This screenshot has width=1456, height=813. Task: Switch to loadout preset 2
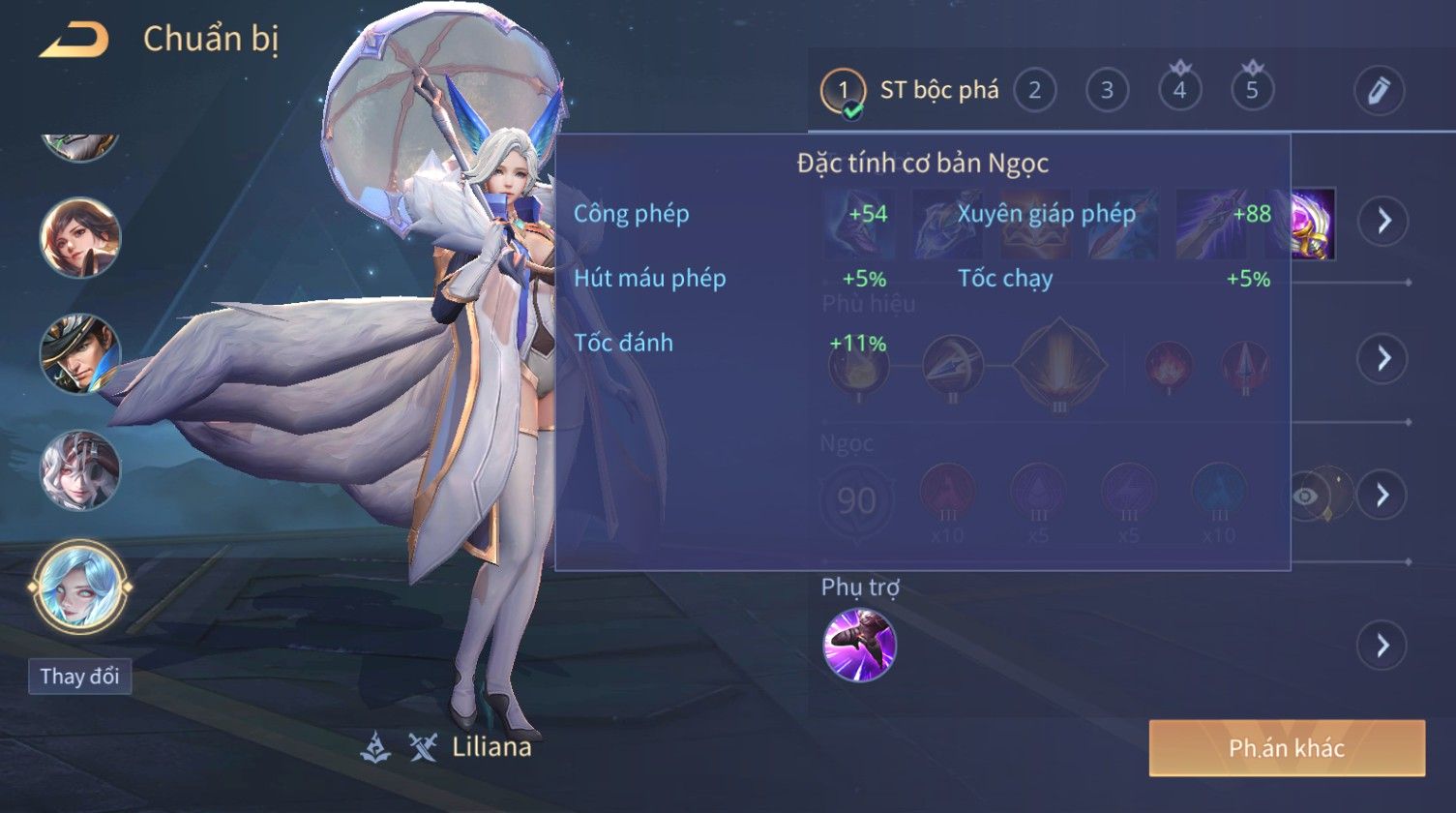[1034, 91]
